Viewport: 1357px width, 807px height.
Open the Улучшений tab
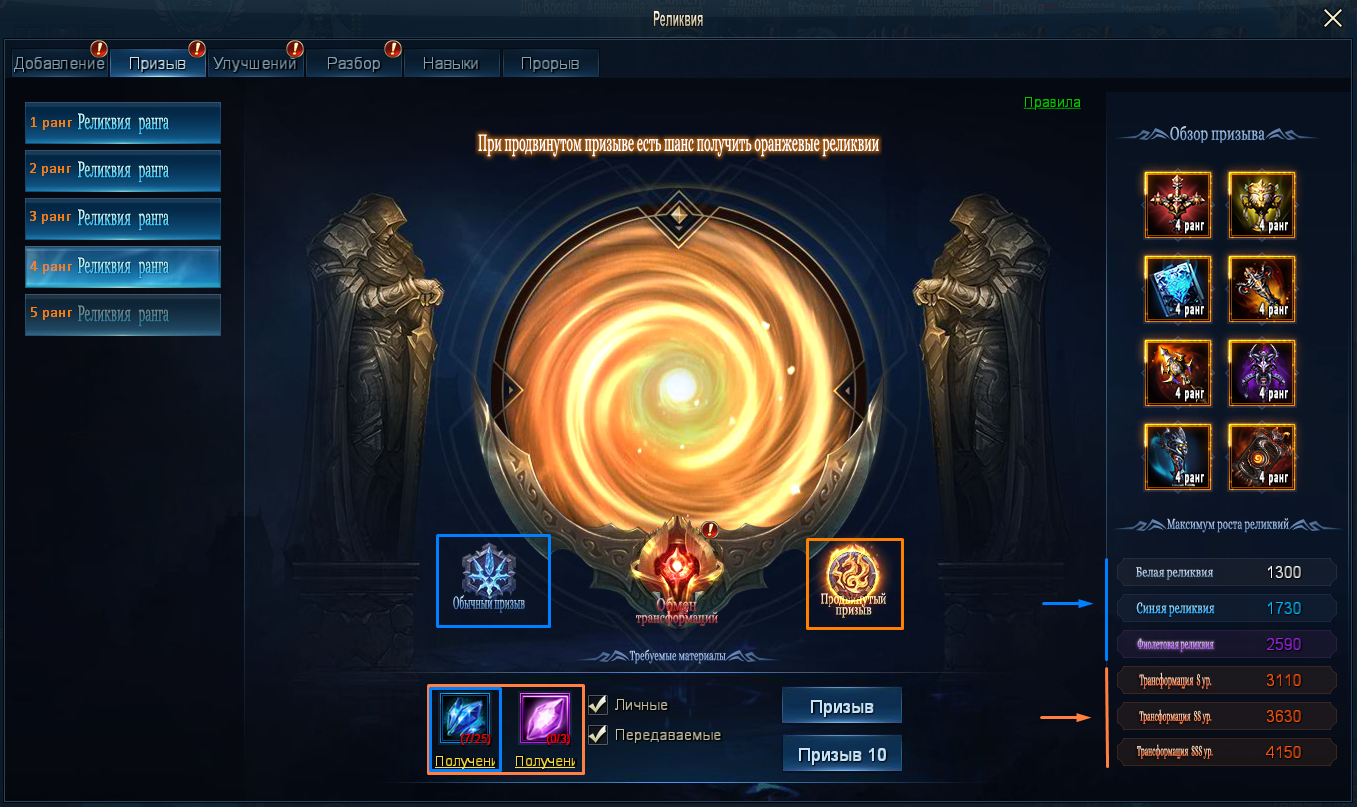(x=255, y=64)
